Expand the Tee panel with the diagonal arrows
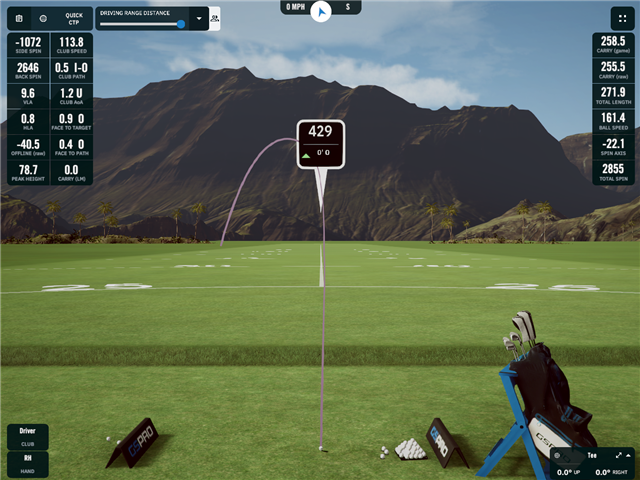This screenshot has width=640, height=480. point(619,455)
